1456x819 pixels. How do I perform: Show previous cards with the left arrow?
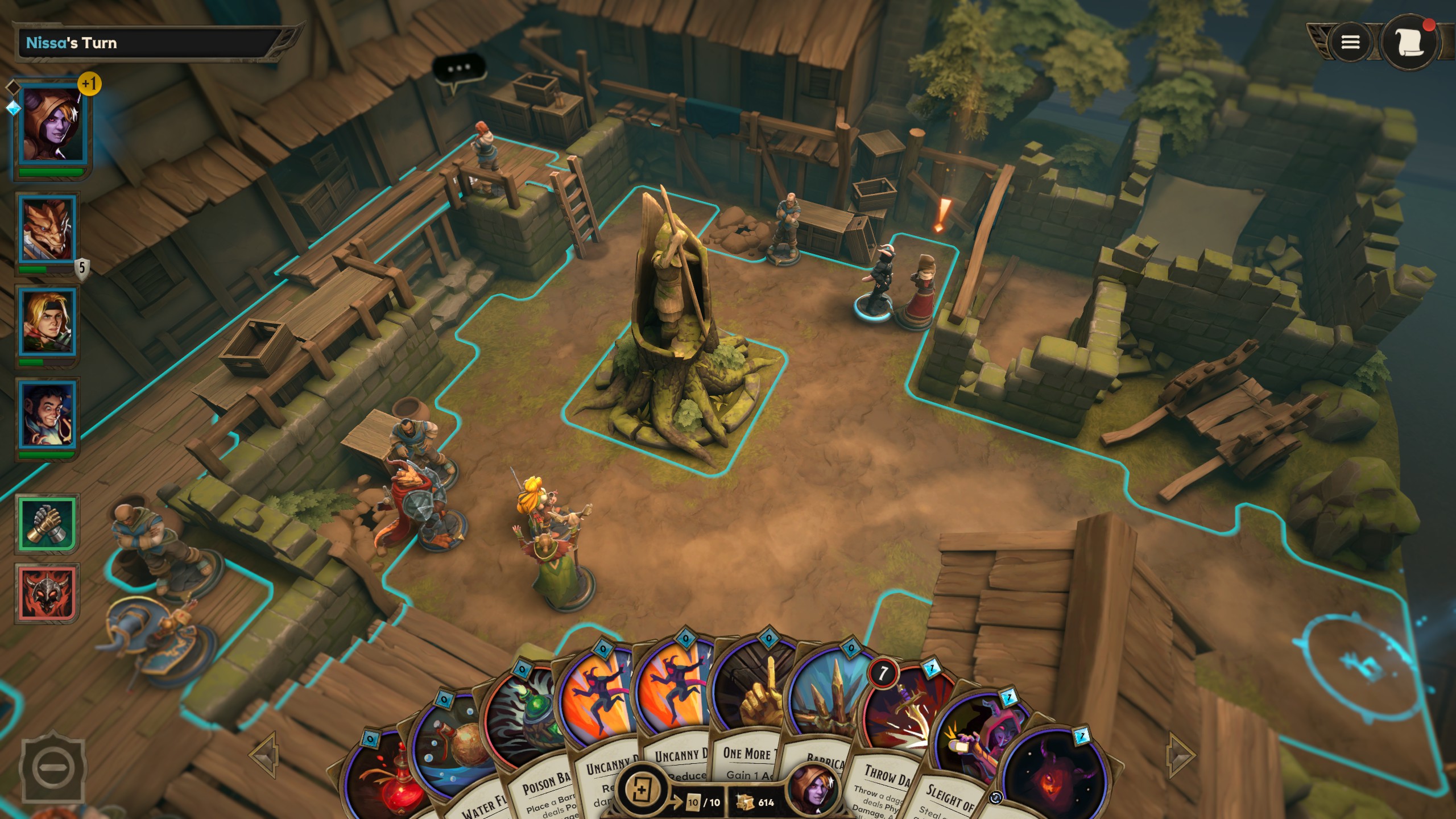click(x=265, y=754)
